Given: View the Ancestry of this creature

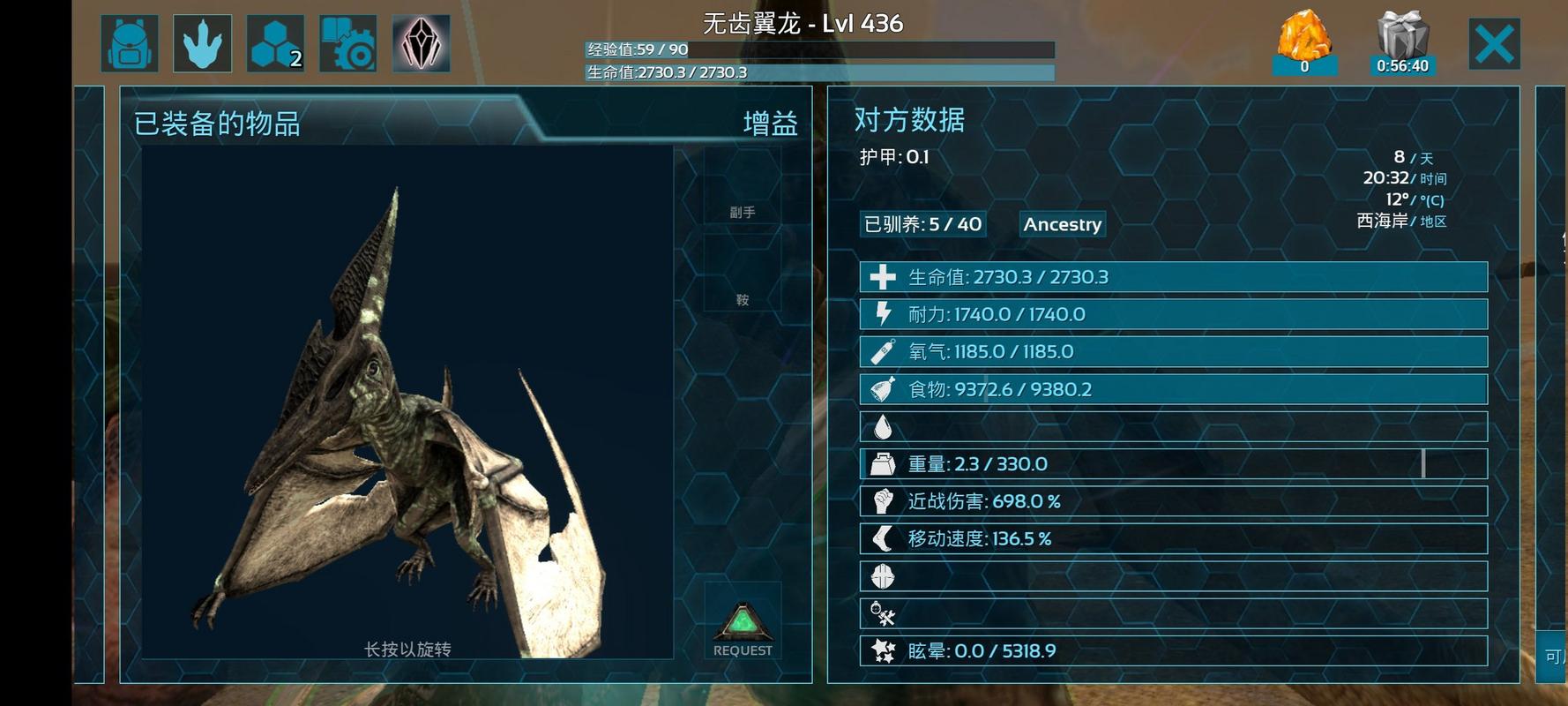Looking at the screenshot, I should (1062, 224).
